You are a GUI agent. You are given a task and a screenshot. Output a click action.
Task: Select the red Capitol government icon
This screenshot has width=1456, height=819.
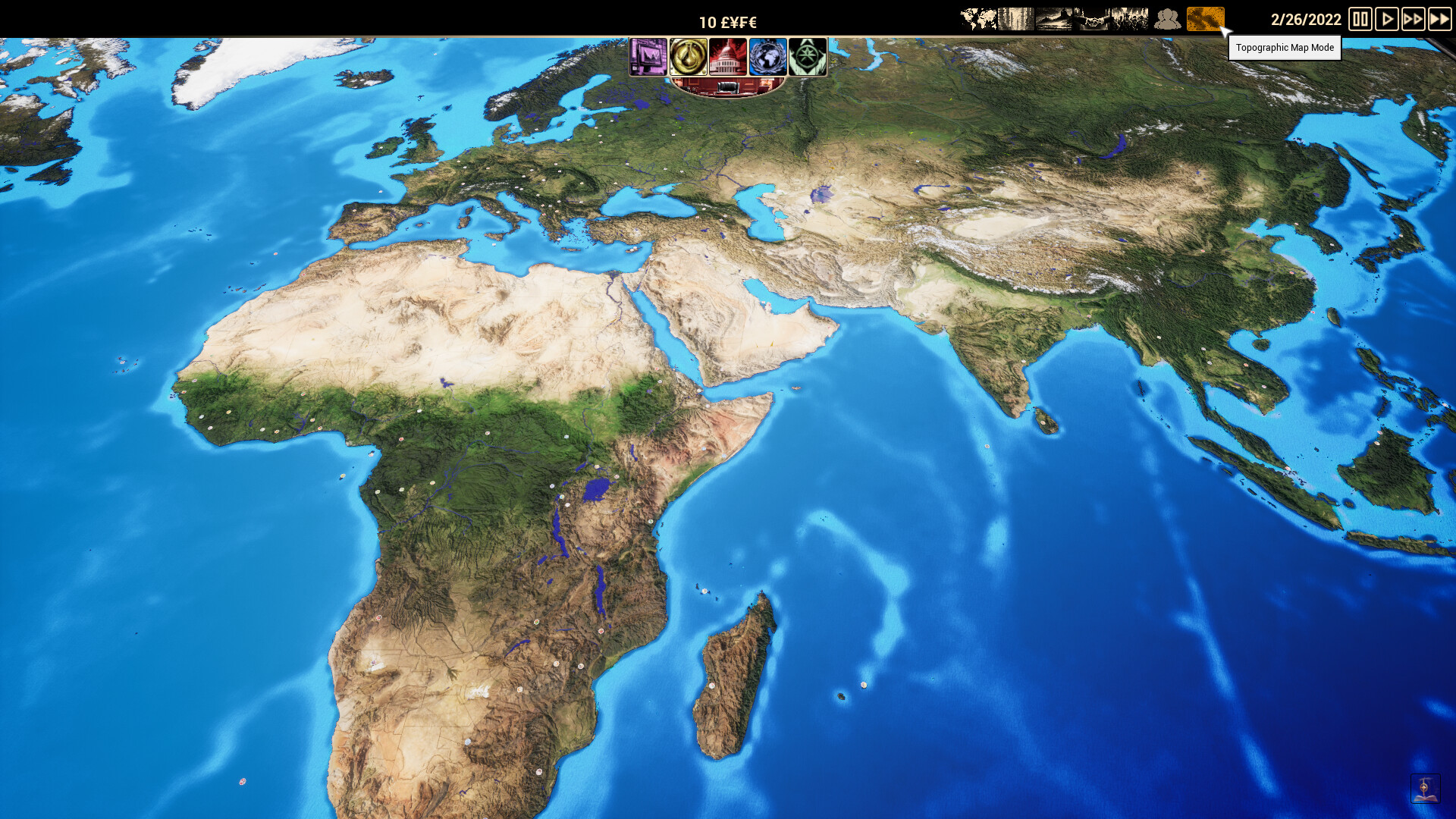tap(728, 58)
